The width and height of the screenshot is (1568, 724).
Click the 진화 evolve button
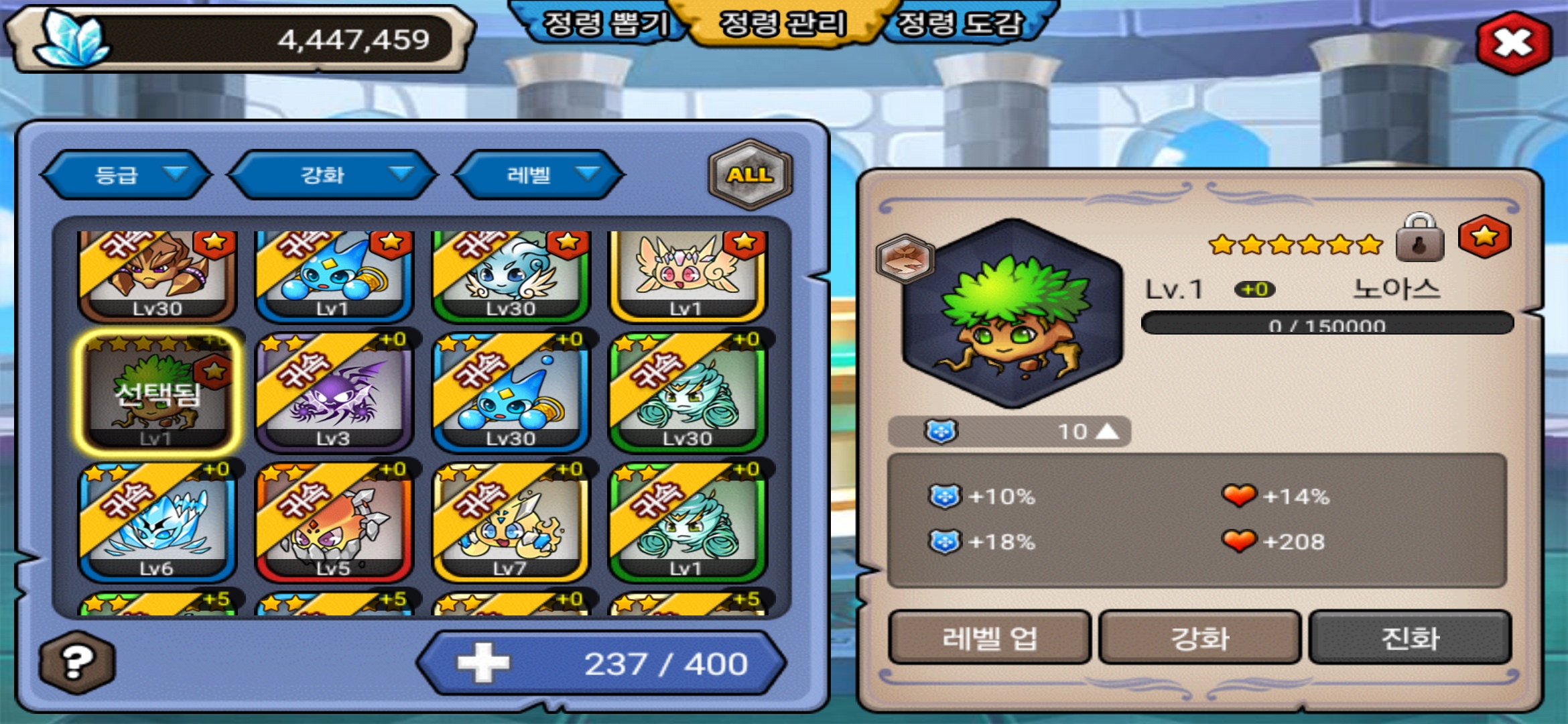1410,638
